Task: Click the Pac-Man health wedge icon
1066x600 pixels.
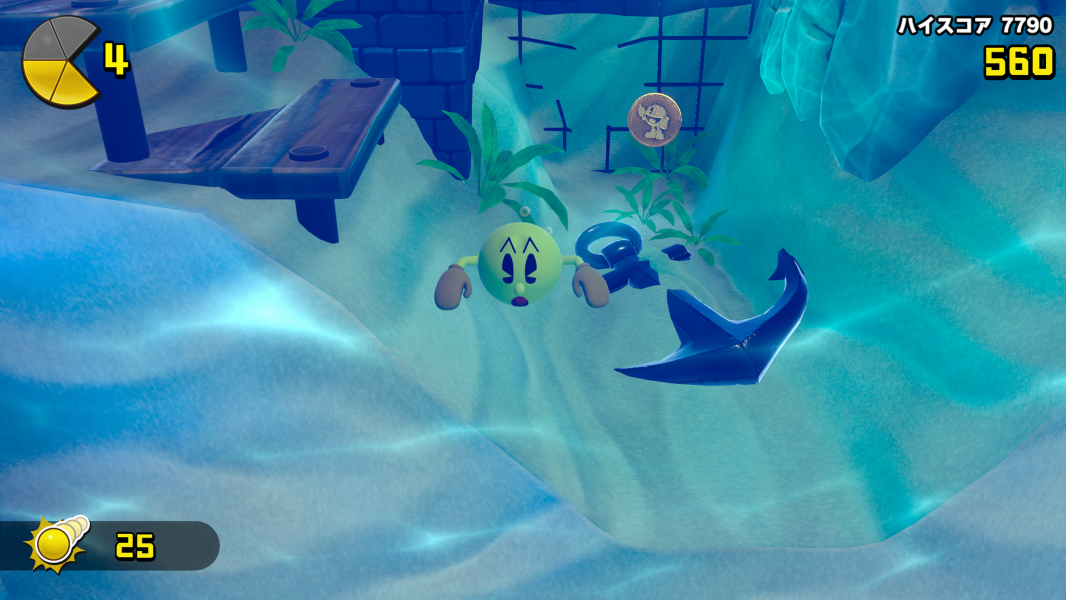Action: tap(60, 62)
